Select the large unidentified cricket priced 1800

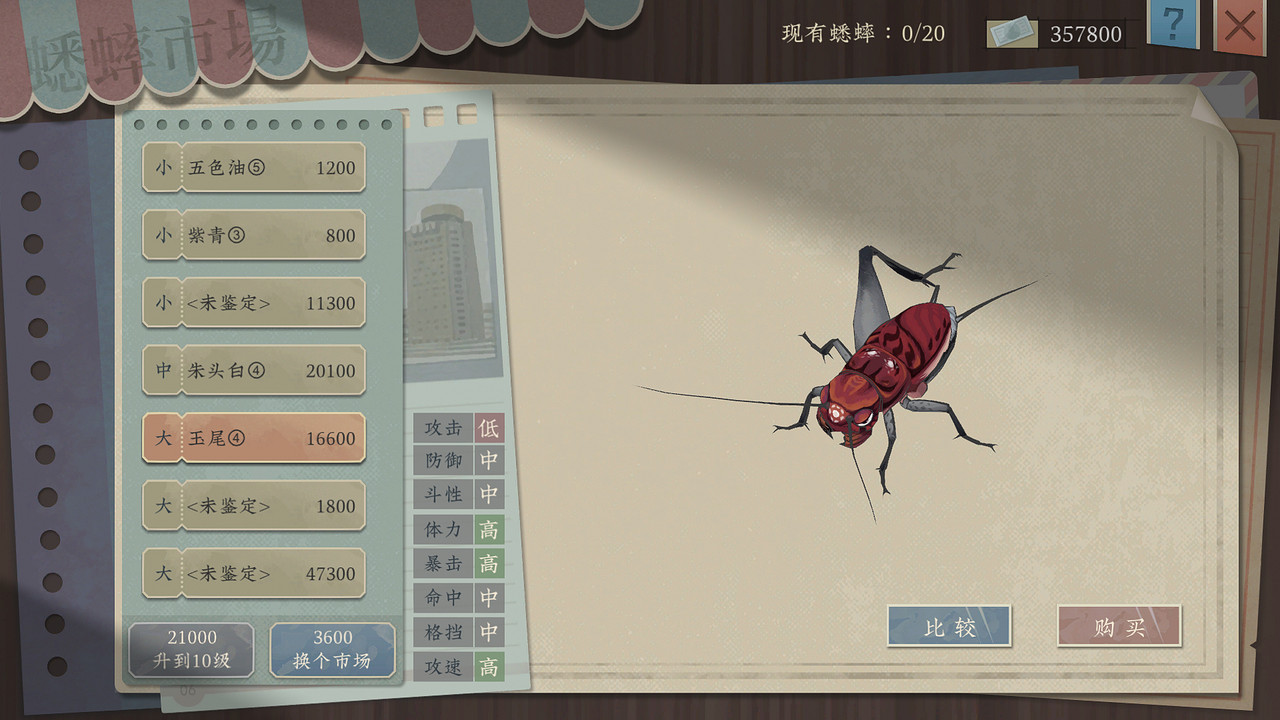pos(253,506)
